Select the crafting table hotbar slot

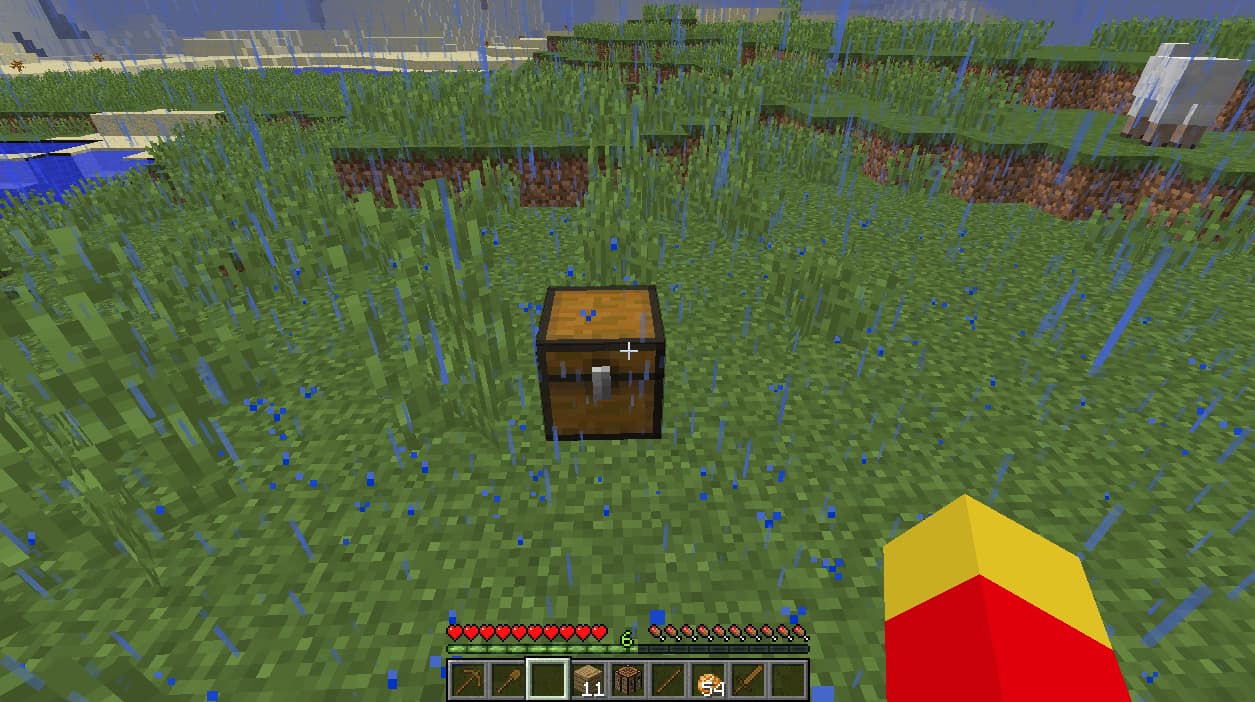tap(628, 681)
